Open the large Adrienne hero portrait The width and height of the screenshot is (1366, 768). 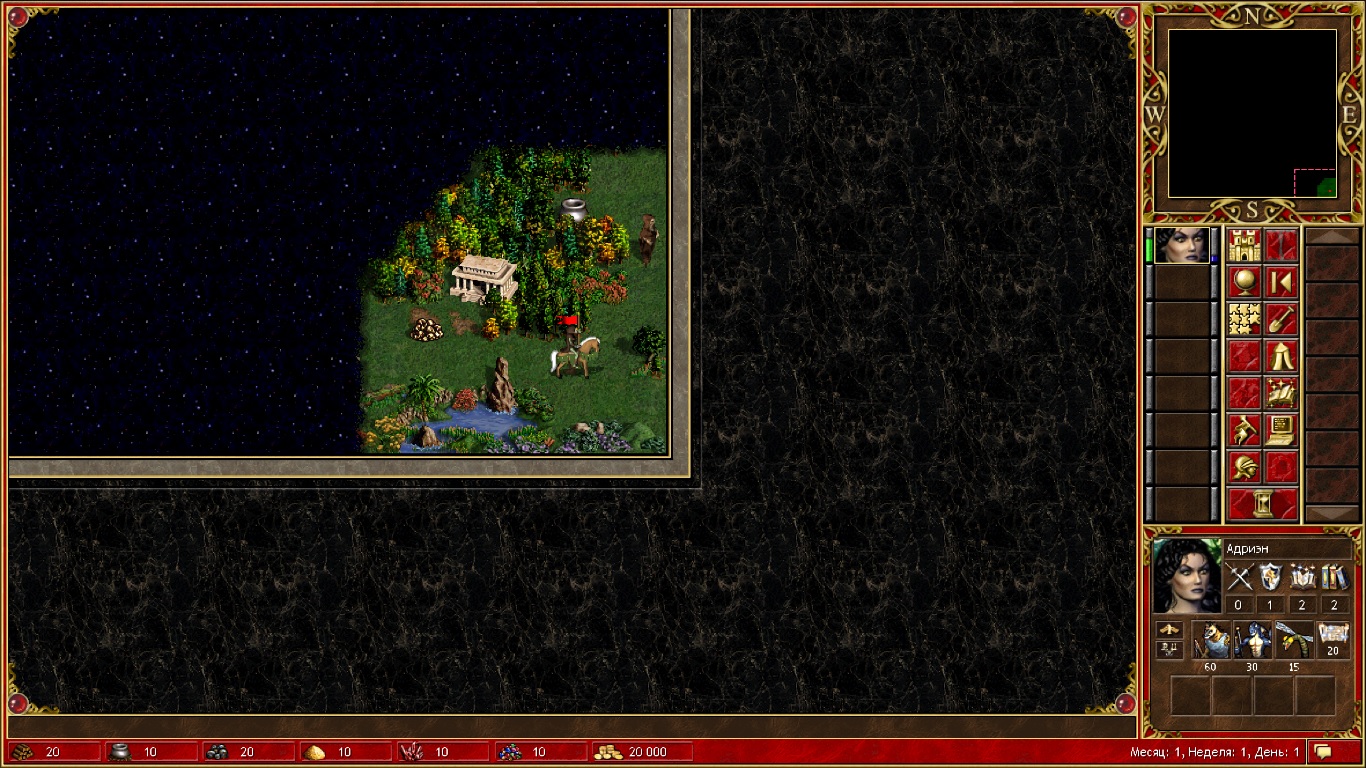(x=1187, y=576)
